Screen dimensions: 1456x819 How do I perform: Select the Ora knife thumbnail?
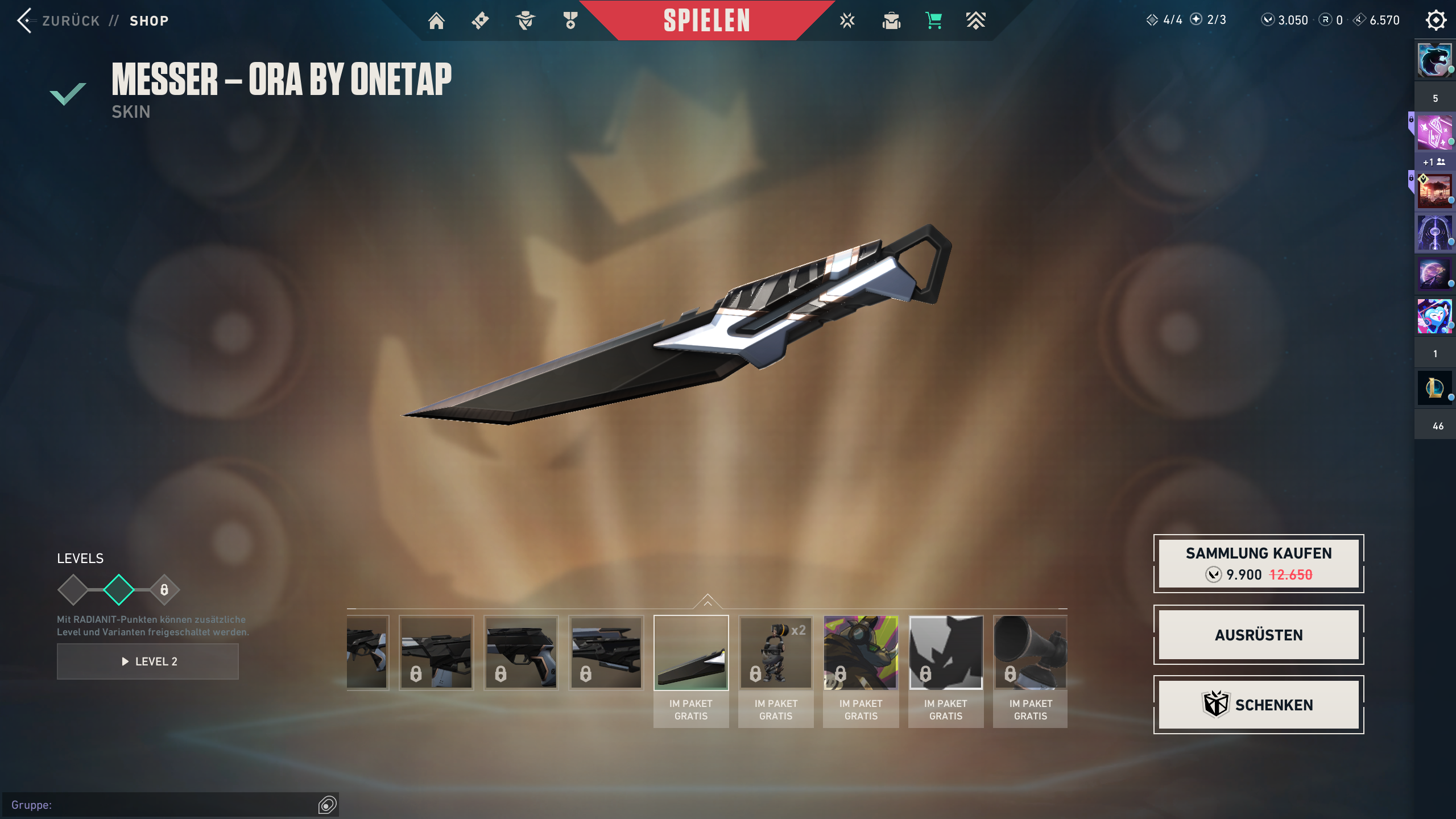691,652
